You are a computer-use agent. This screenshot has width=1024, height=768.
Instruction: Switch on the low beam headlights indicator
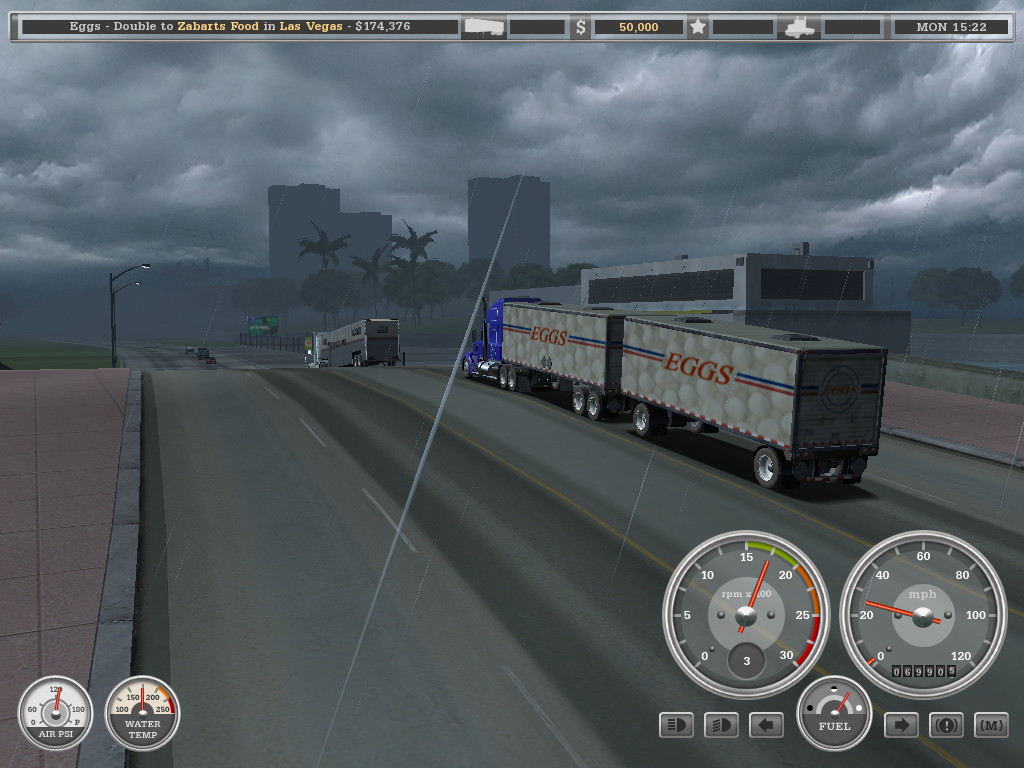coord(721,725)
